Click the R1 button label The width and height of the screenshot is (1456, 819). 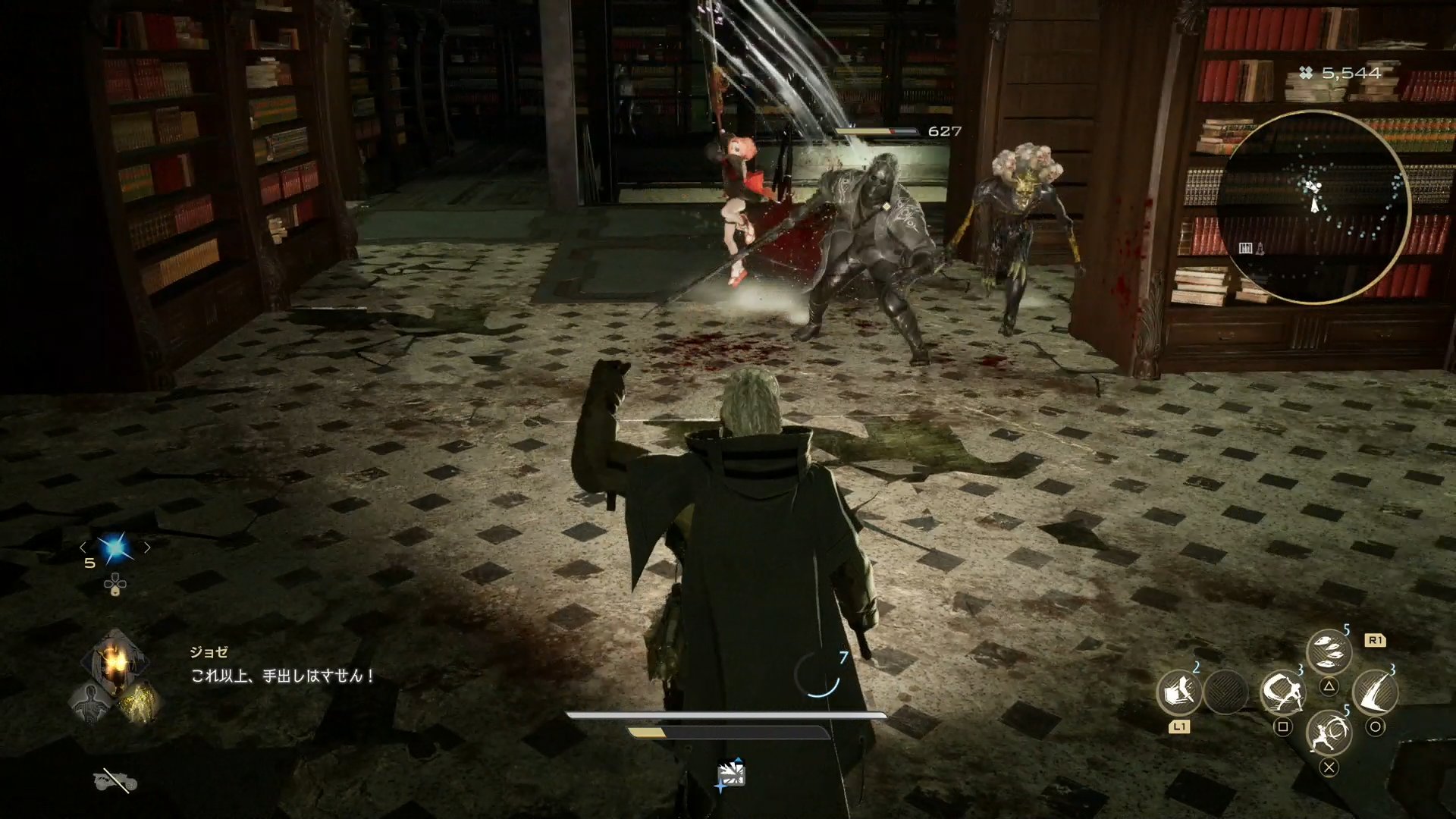tap(1375, 639)
